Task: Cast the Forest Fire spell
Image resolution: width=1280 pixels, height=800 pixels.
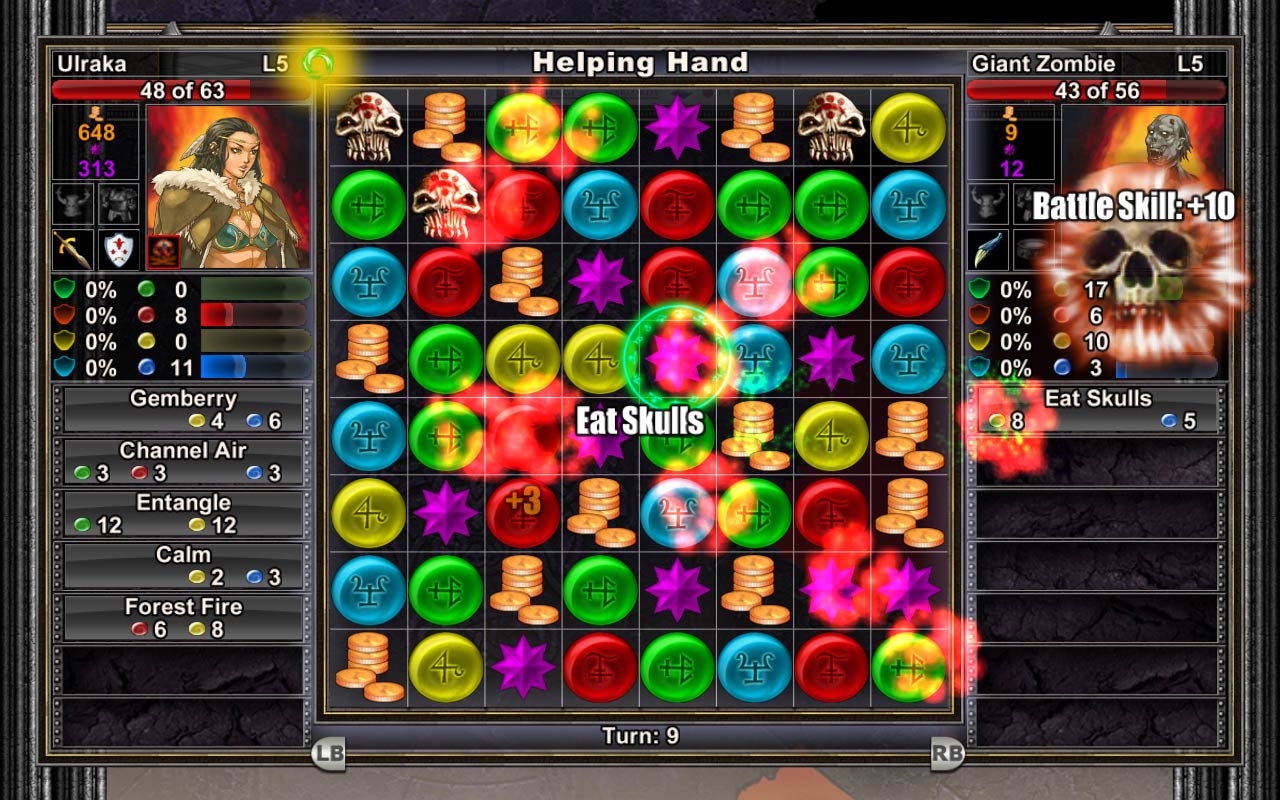Action: [x=183, y=616]
